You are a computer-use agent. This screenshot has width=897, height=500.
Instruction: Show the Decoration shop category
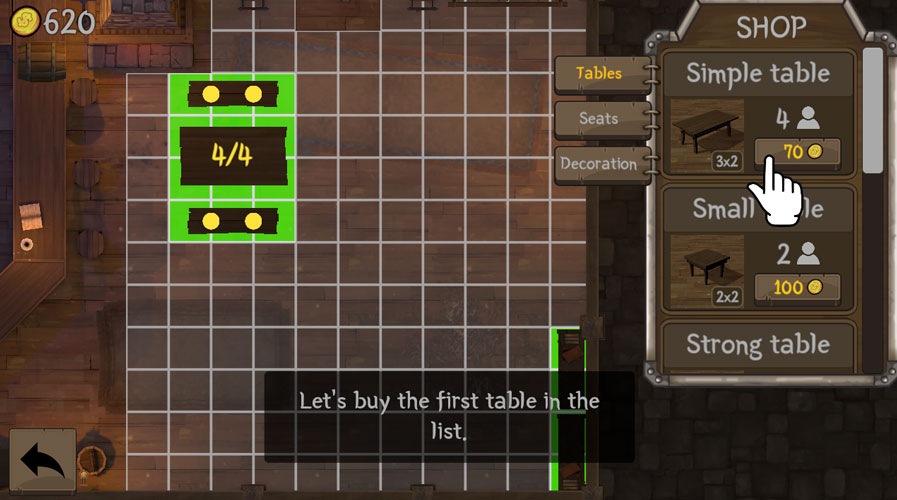599,163
